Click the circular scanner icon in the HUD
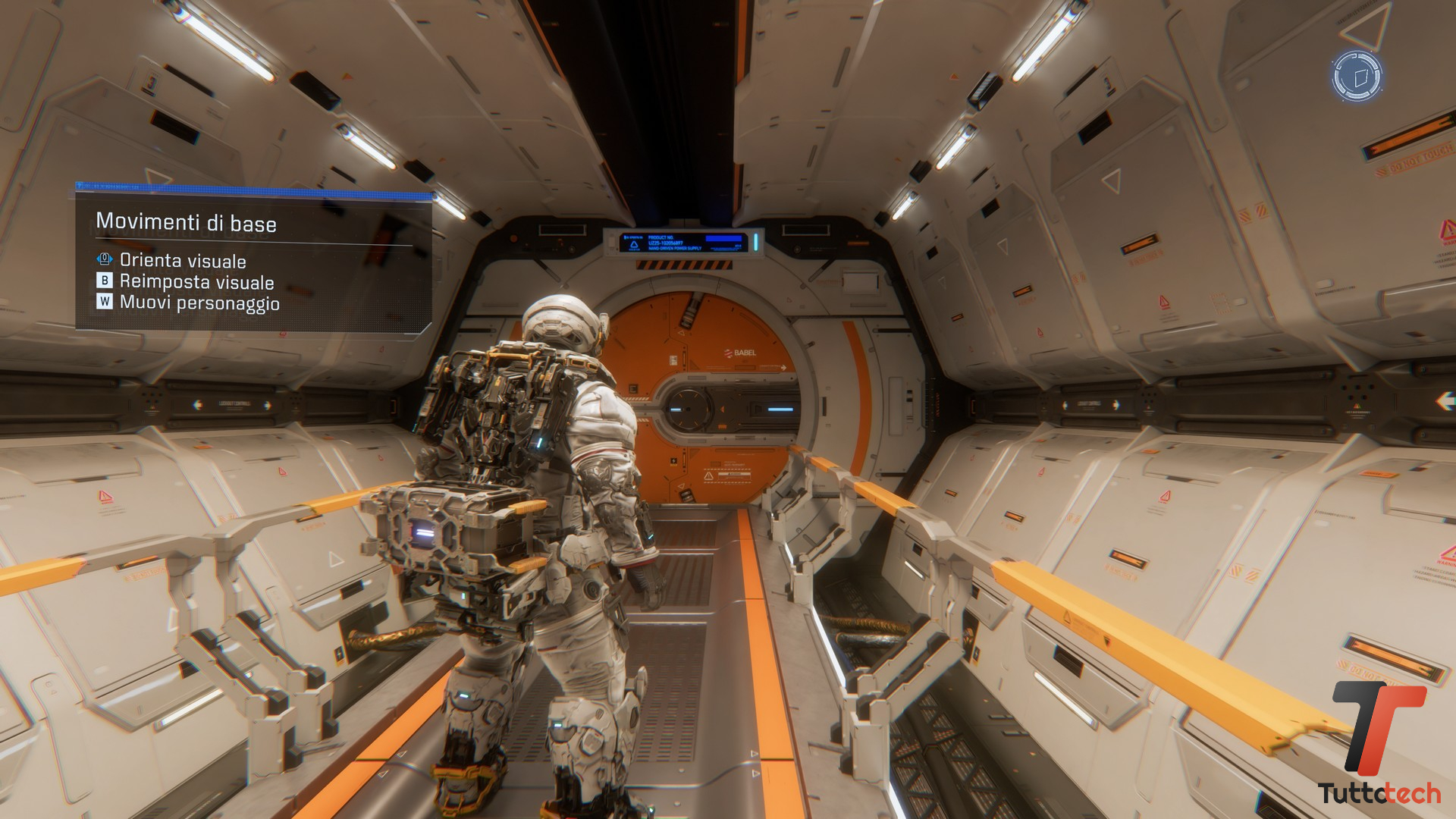 pyautogui.click(x=1357, y=76)
